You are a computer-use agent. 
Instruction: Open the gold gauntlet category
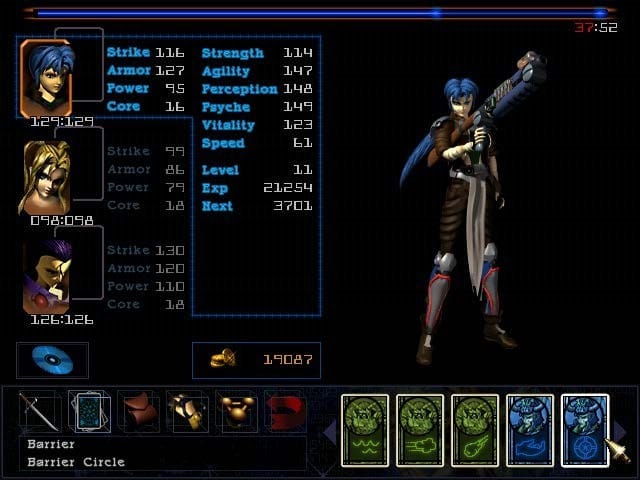(188, 412)
